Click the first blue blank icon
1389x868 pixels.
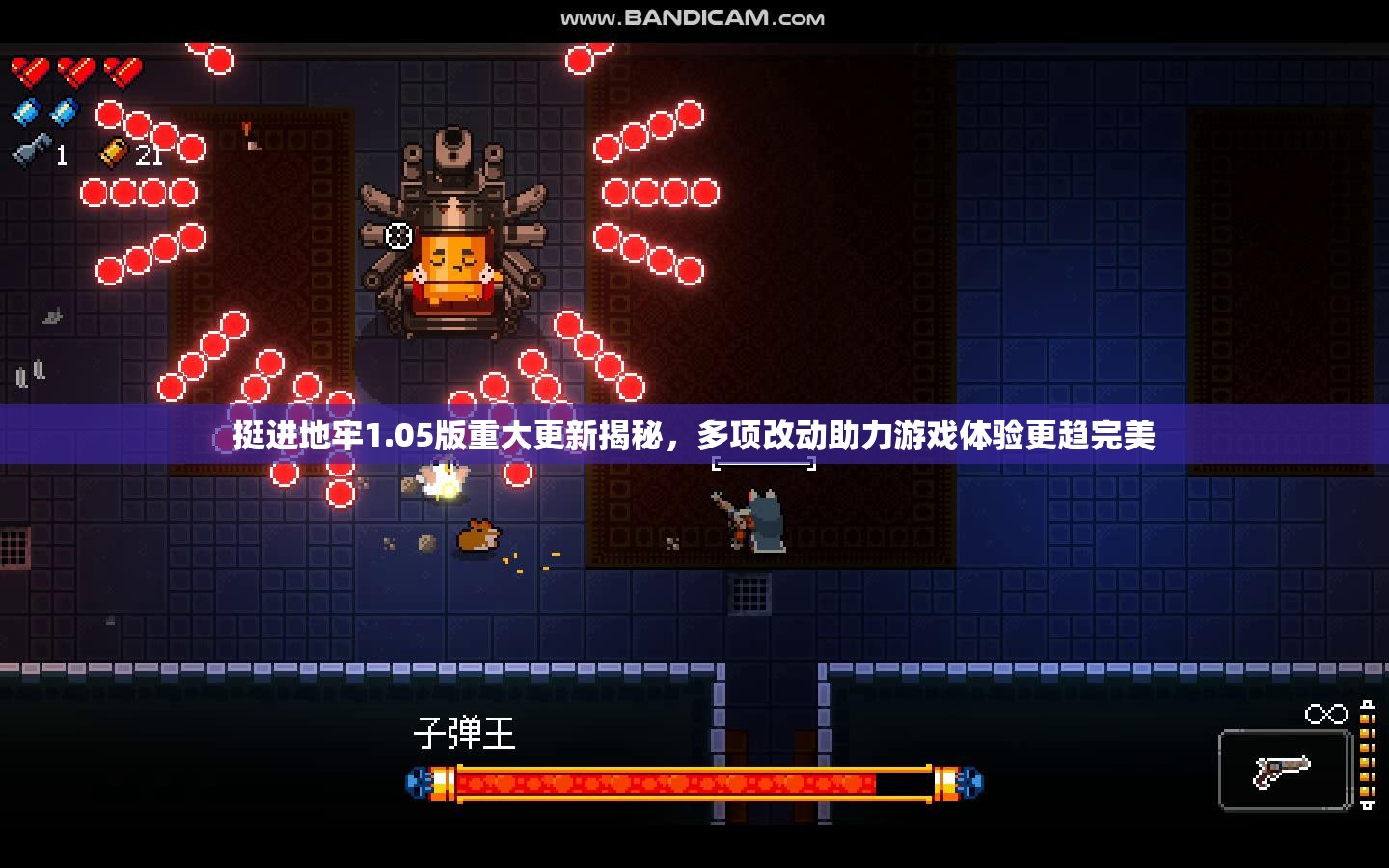[26, 113]
